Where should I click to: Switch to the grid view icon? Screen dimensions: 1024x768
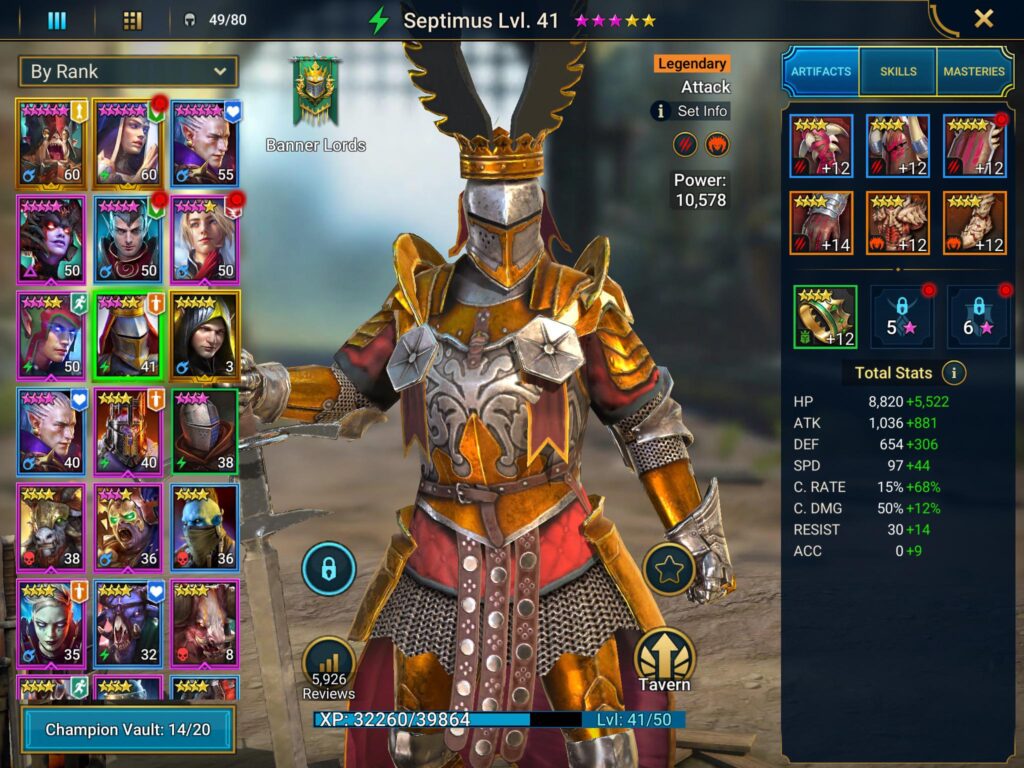click(x=132, y=20)
